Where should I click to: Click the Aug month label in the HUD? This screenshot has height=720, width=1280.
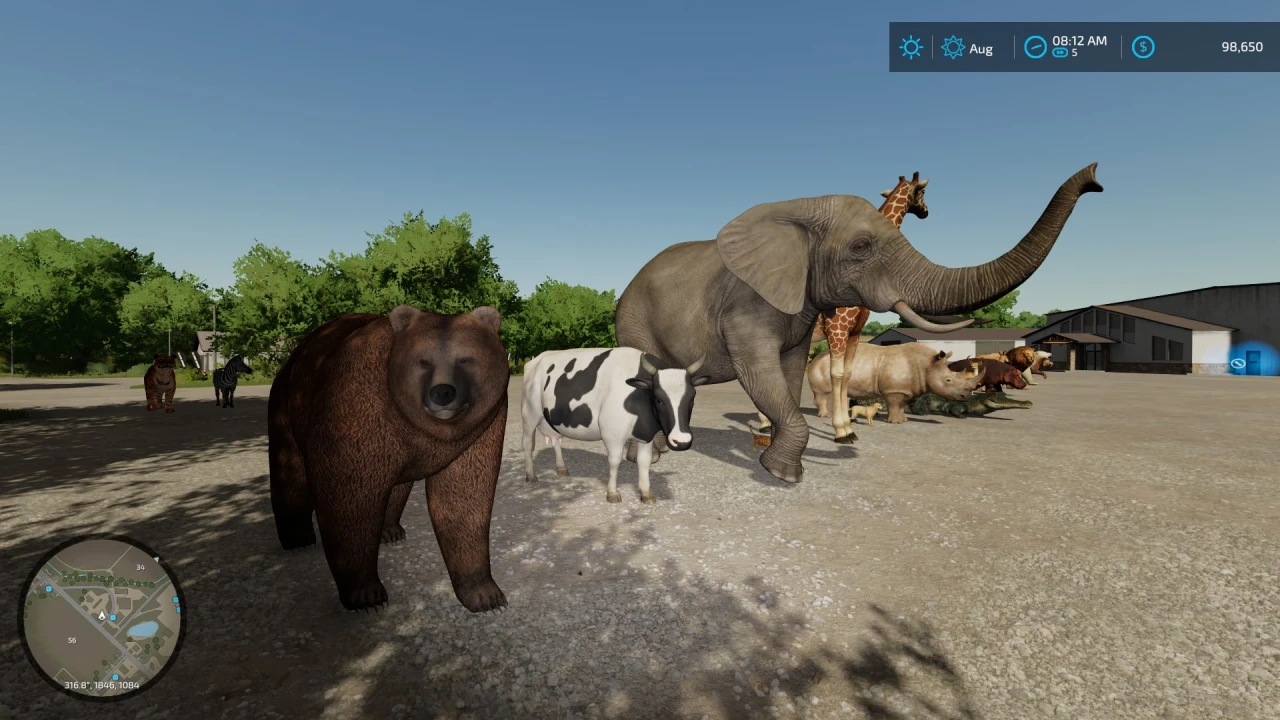(980, 48)
